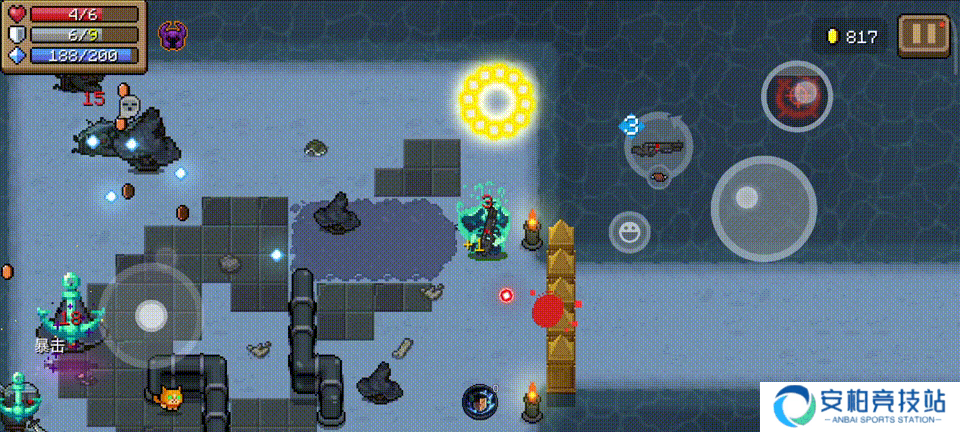960x432 pixels.
Task: Click the Anbai Sports Station watermark logo
Action: pyautogui.click(x=859, y=406)
